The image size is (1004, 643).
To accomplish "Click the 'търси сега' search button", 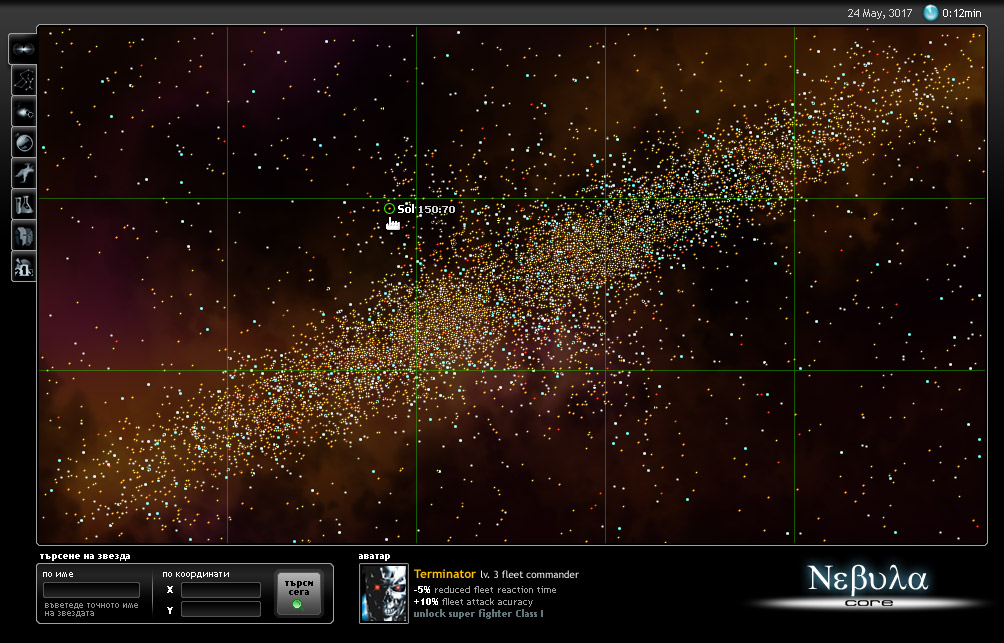I will click(x=299, y=593).
